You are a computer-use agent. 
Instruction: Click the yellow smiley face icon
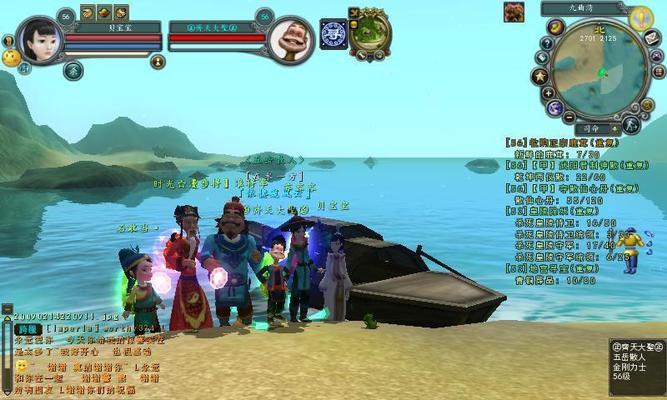(11, 58)
